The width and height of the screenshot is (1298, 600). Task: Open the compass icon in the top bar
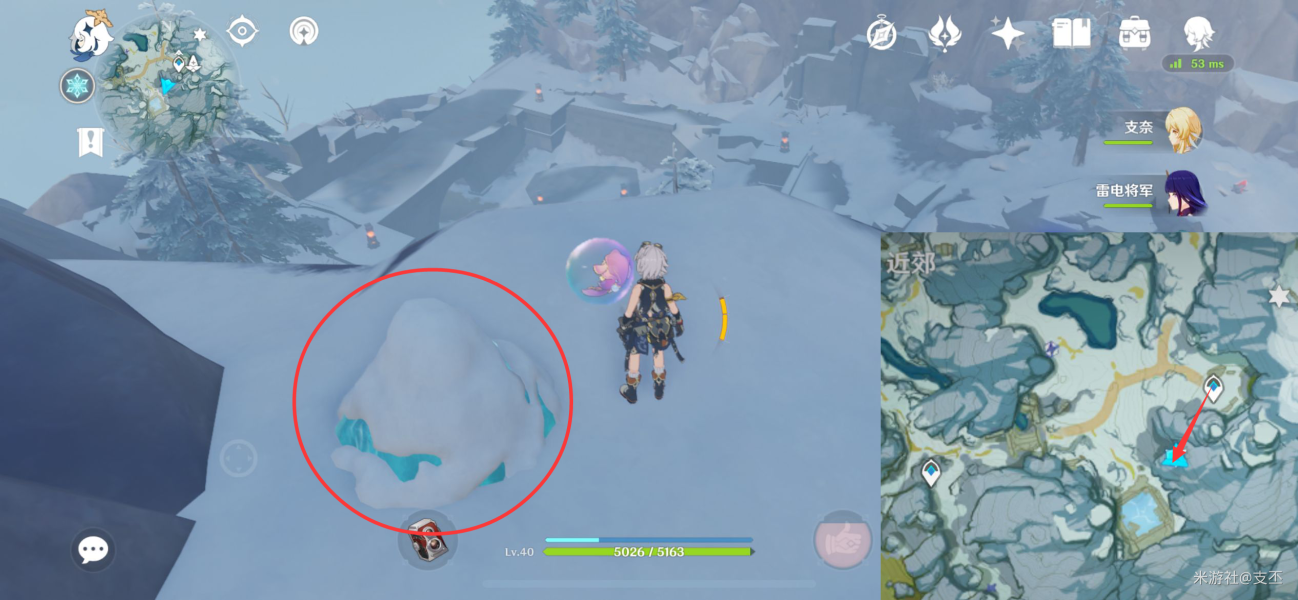[881, 33]
